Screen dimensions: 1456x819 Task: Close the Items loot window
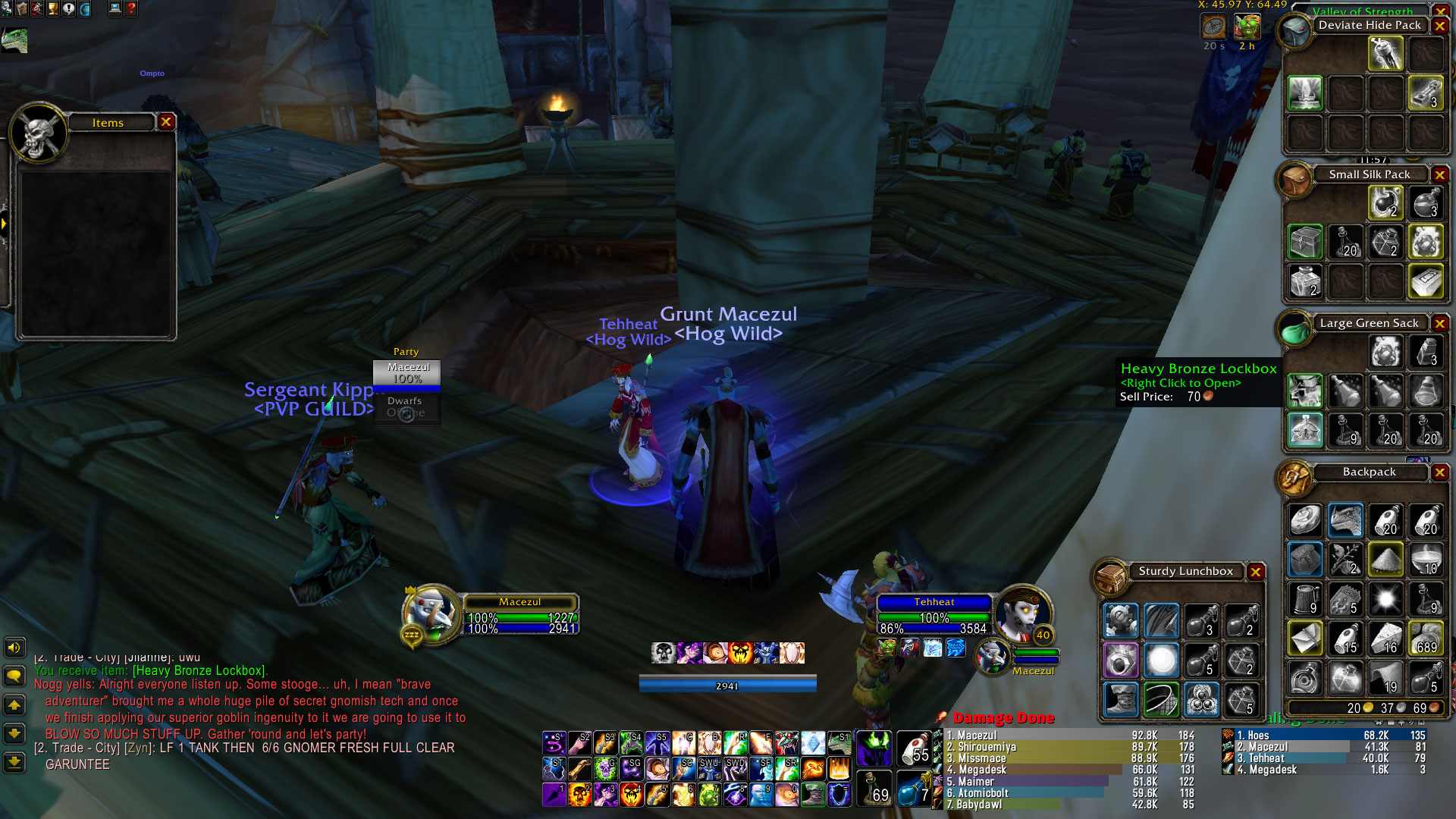click(x=166, y=121)
